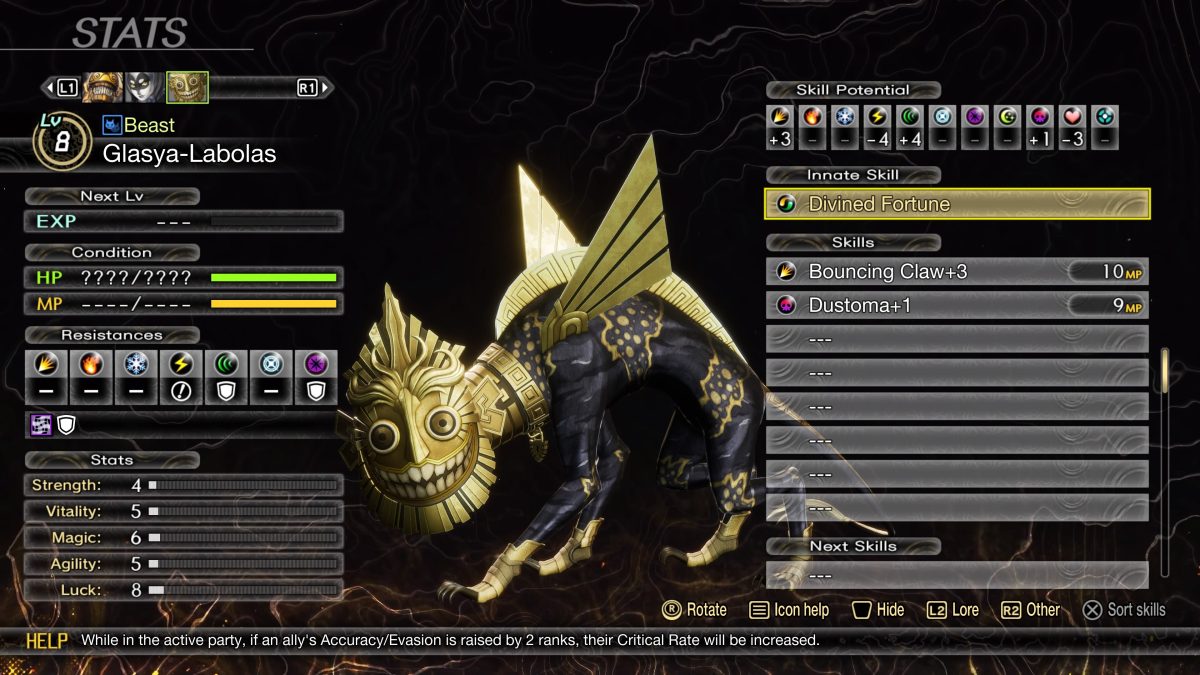Select the Divined Fortune innate skill

click(x=957, y=204)
